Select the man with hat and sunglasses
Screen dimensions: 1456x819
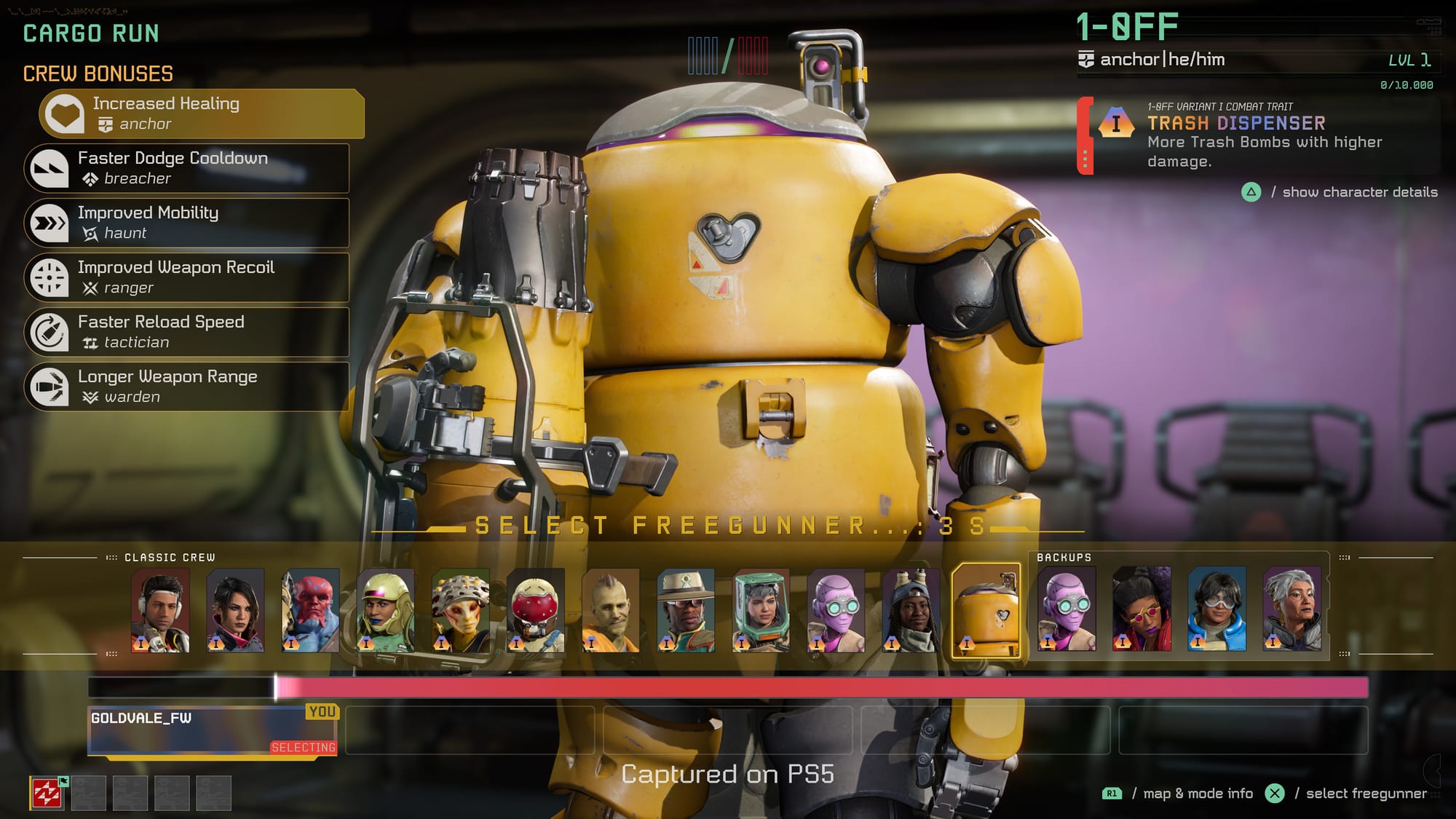[x=686, y=610]
